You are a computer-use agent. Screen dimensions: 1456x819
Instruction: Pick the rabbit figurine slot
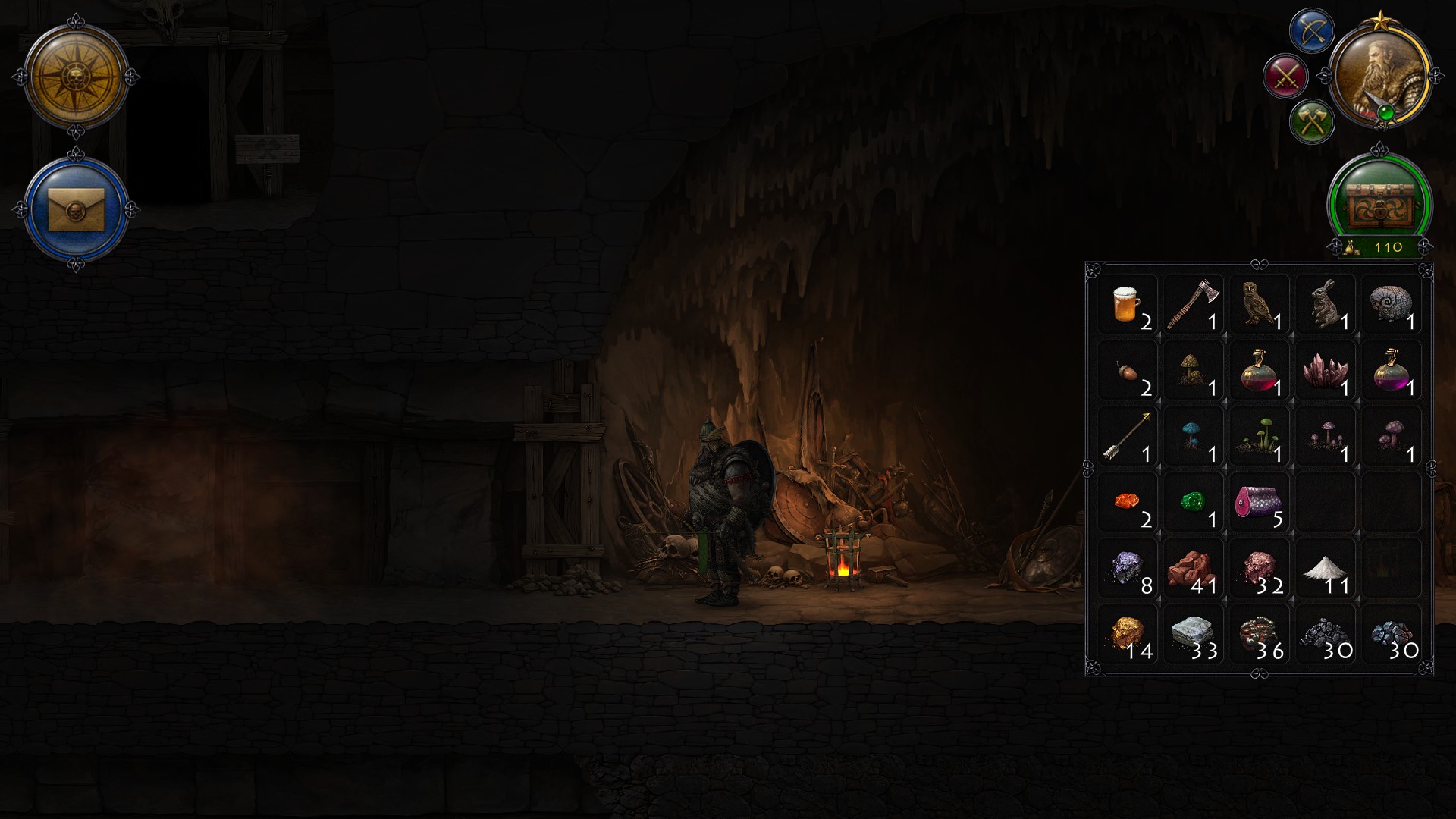pos(1326,306)
